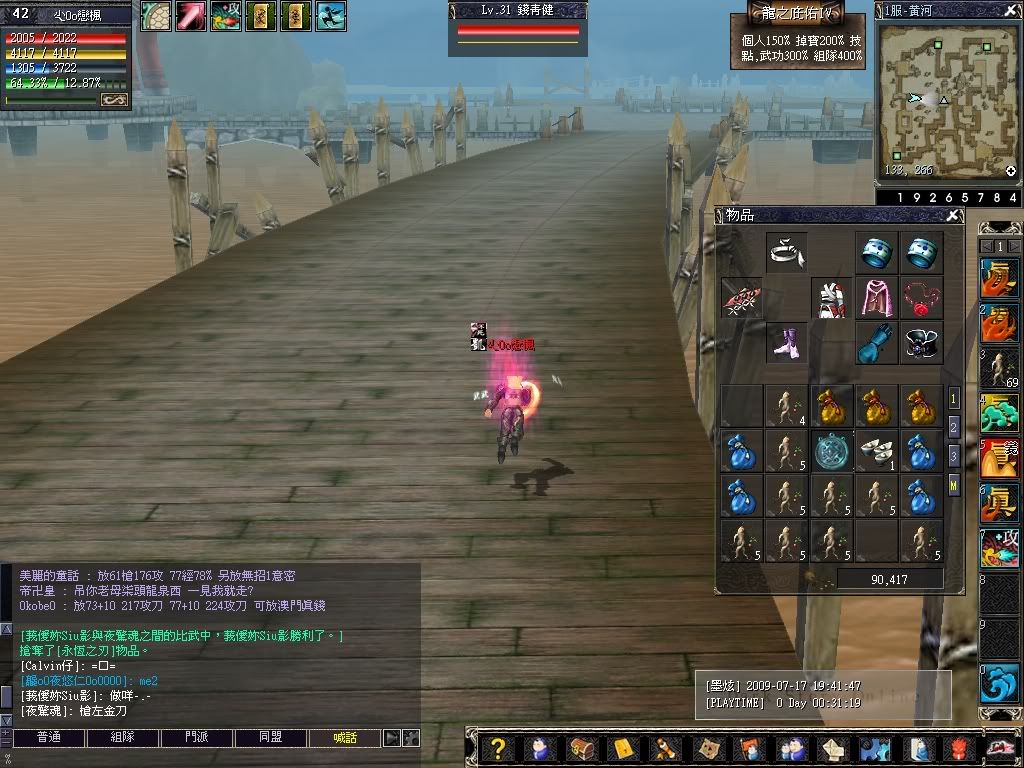Choose the 同盟 chat tab
The width and height of the screenshot is (1024, 768).
pyautogui.click(x=270, y=738)
